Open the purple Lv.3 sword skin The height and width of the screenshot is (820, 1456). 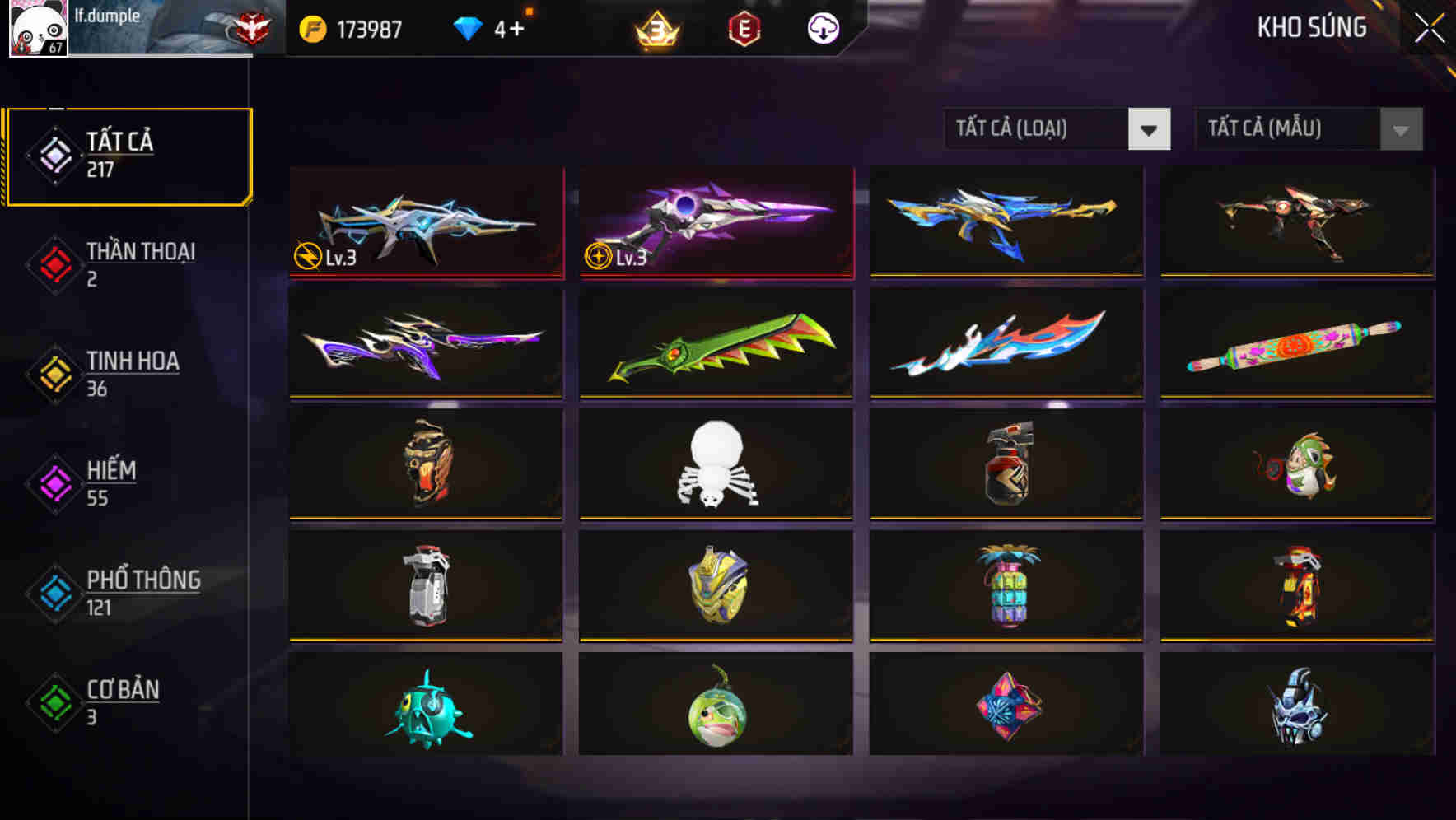tap(715, 222)
